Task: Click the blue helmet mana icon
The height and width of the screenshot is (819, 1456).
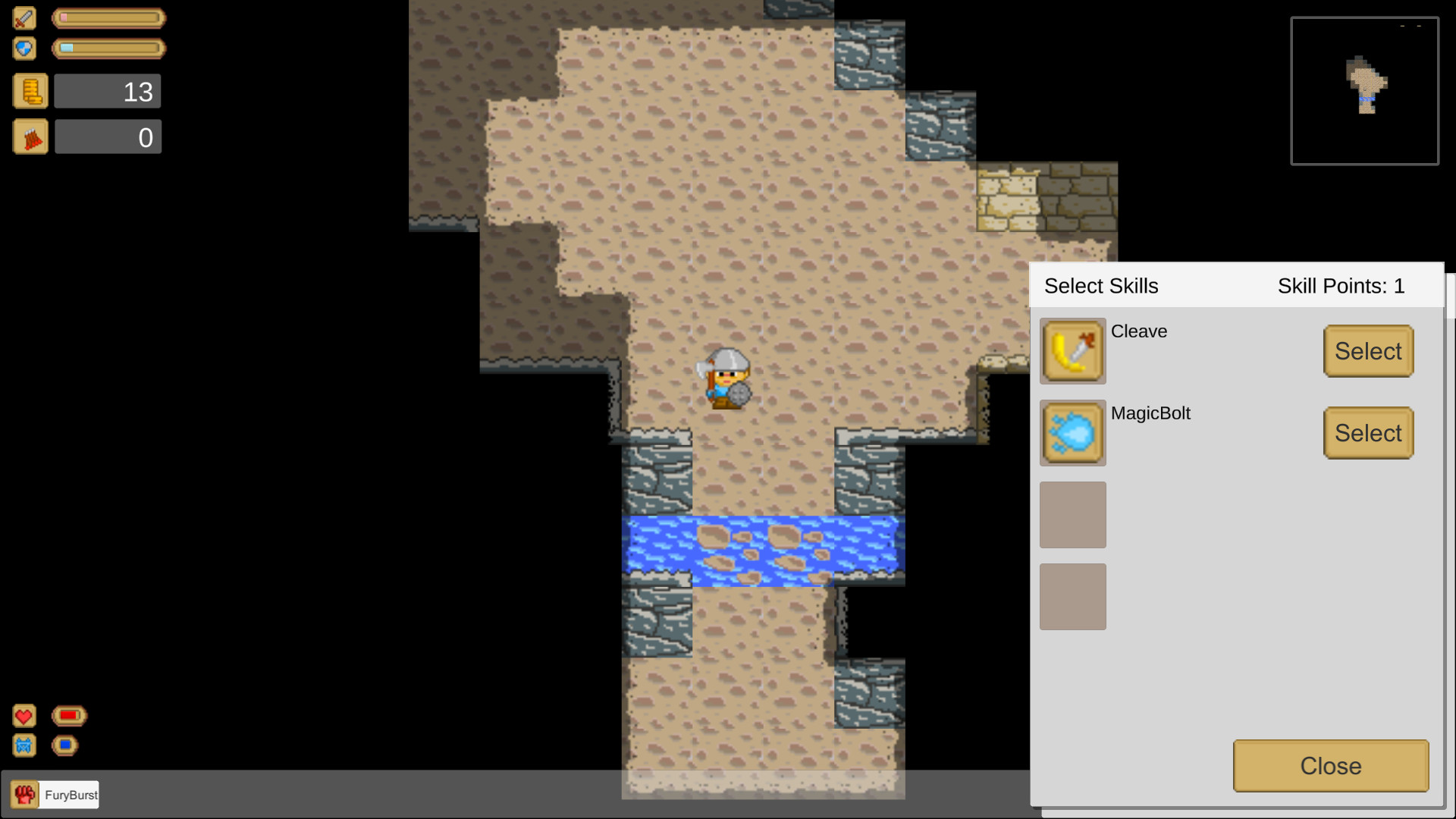Action: coord(24,745)
